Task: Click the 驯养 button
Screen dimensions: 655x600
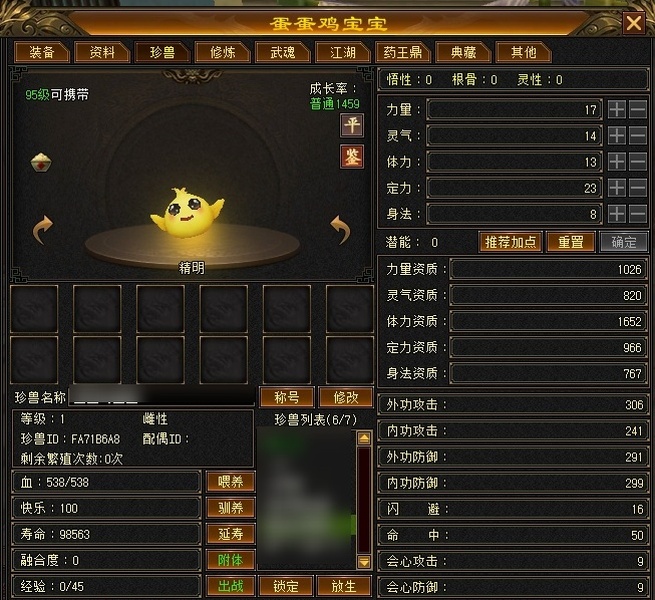Action: click(230, 508)
